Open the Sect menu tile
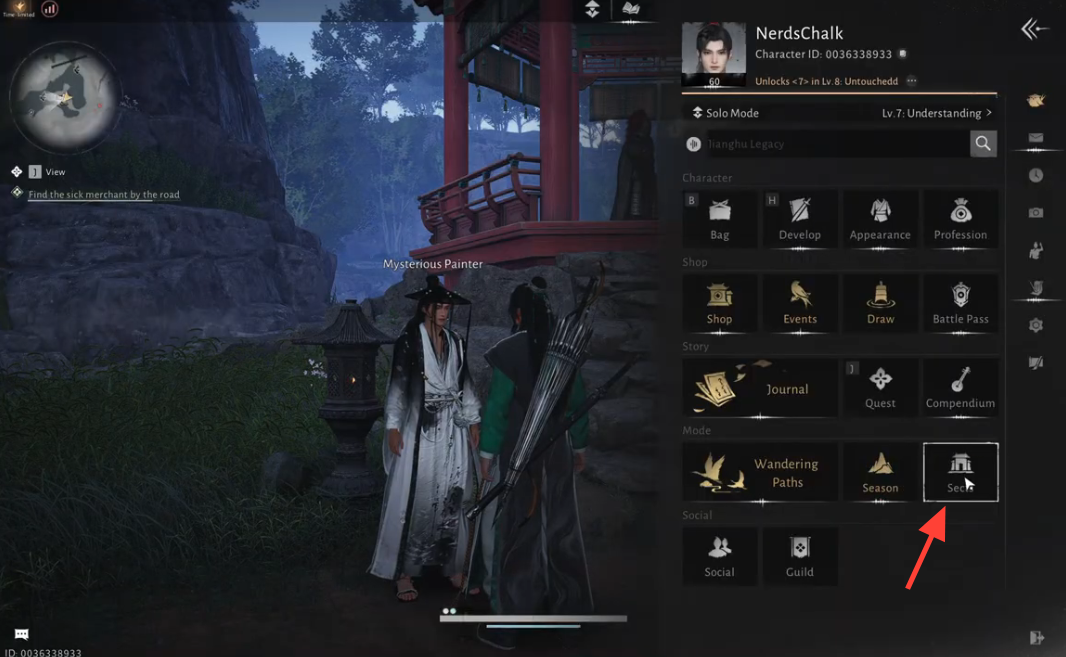This screenshot has height=657, width=1066. click(x=960, y=472)
